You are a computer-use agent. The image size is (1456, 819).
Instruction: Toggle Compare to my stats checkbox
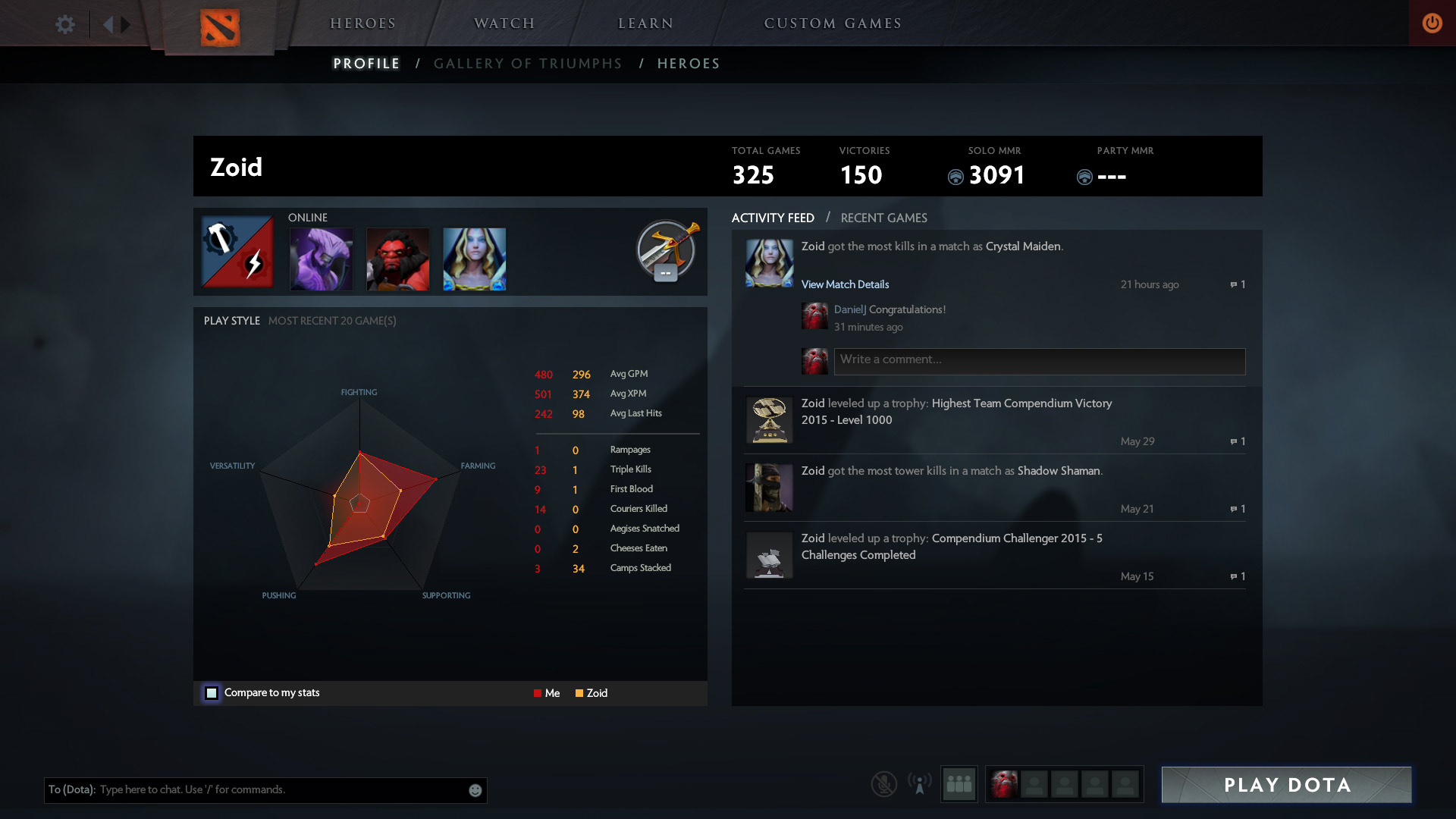212,693
